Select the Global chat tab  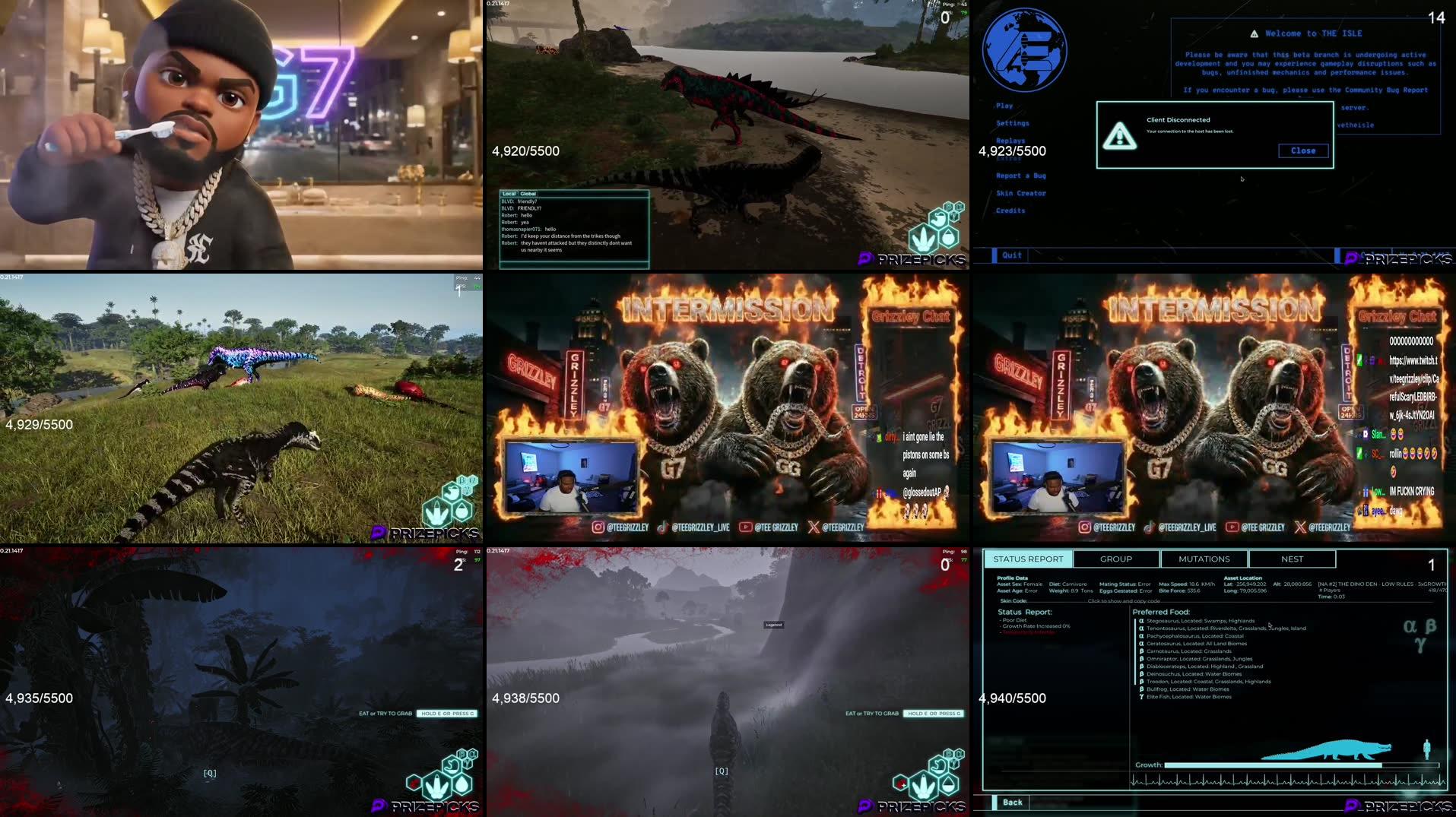pos(526,193)
